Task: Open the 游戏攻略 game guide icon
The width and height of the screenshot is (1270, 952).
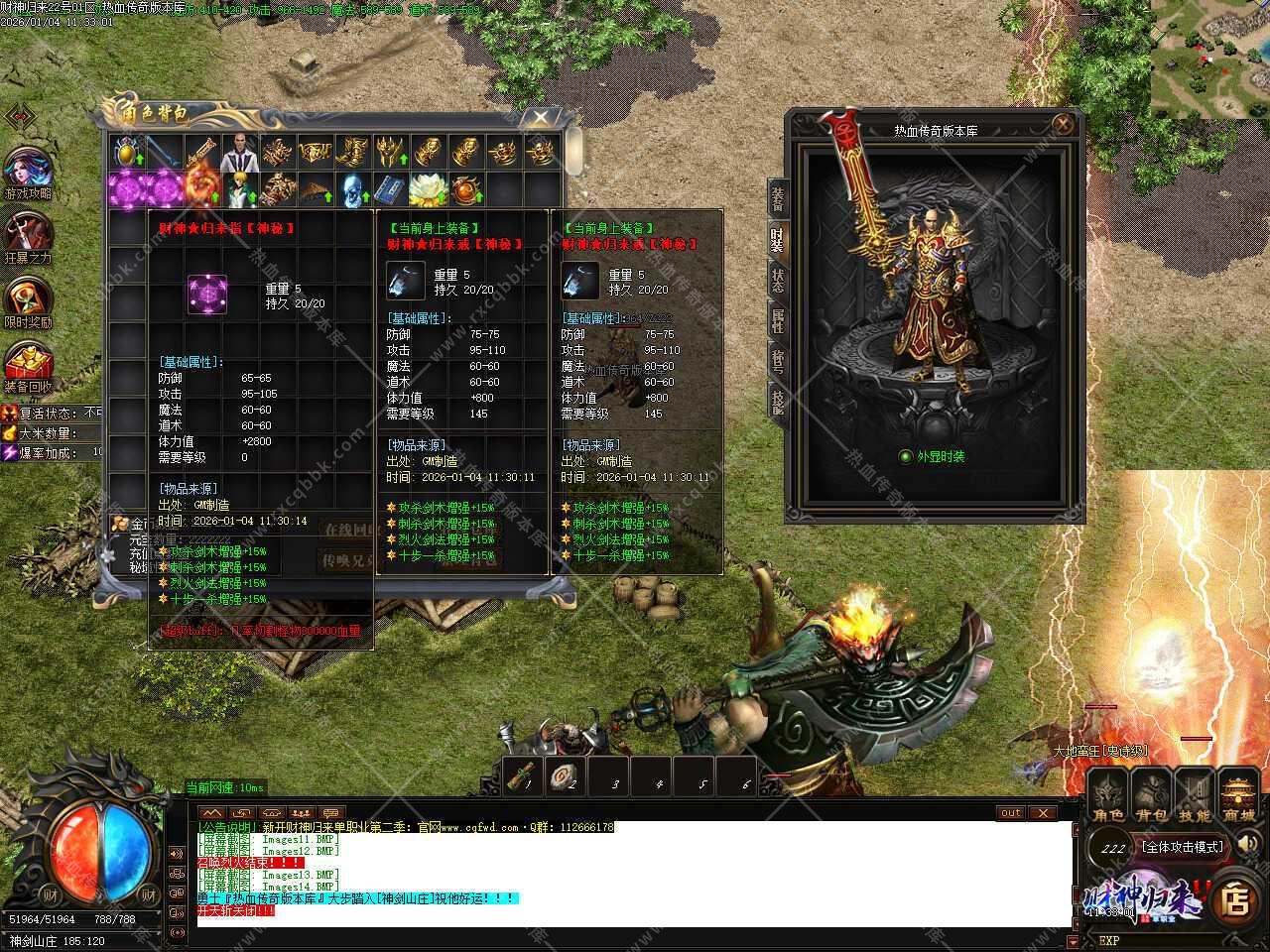Action: tap(28, 174)
